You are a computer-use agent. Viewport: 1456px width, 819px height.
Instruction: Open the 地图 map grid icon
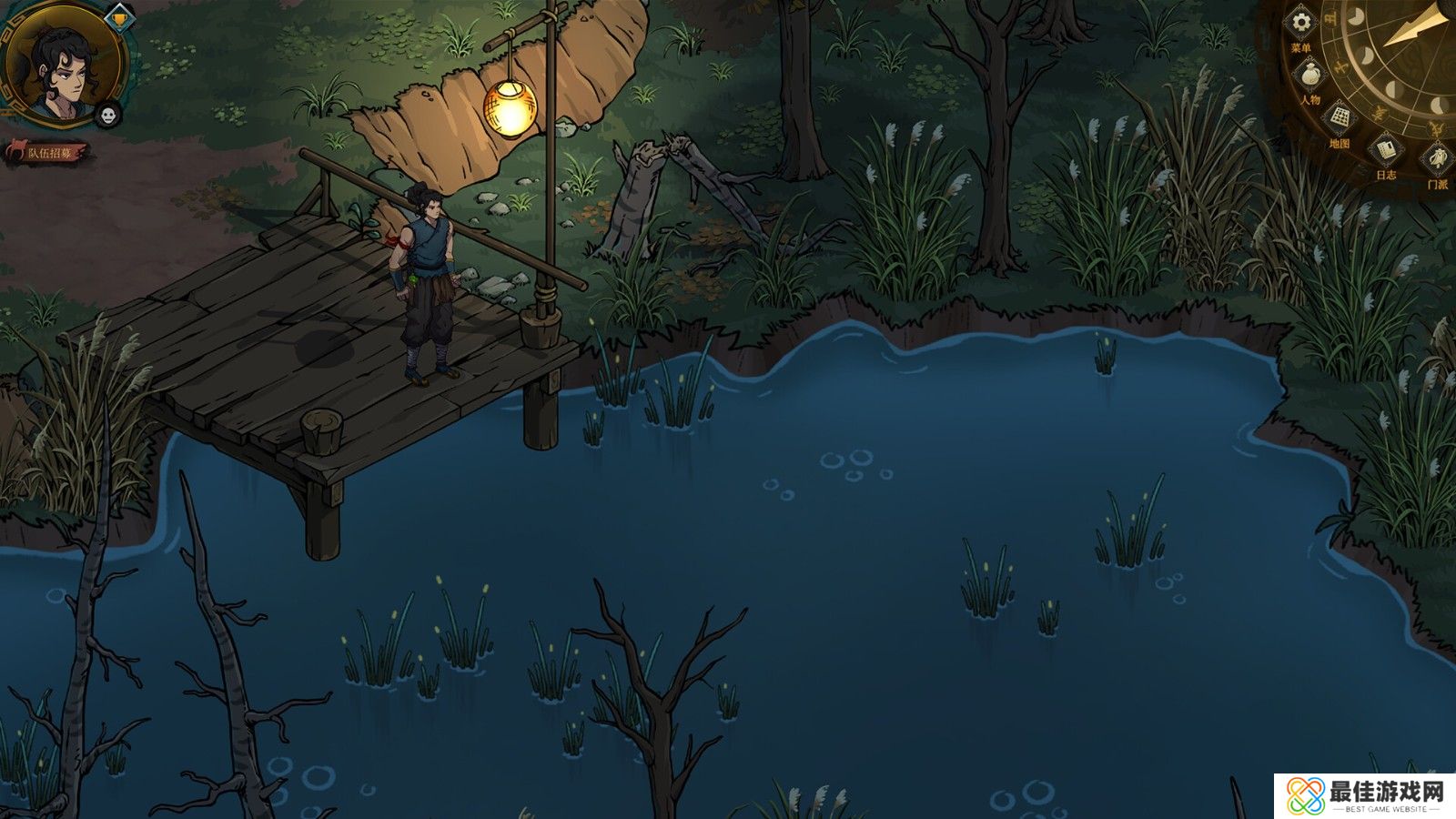[1340, 118]
